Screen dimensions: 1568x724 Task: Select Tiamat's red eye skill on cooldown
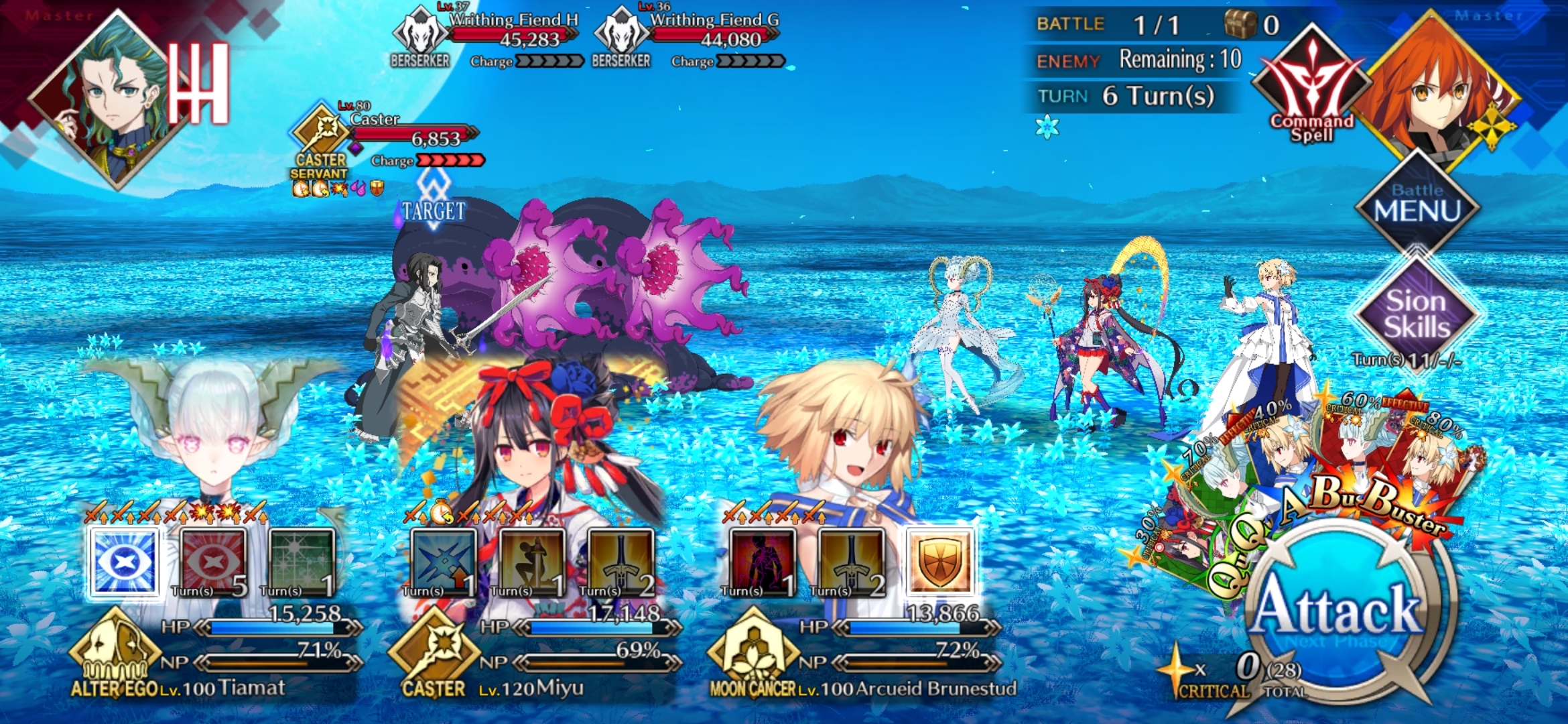[x=213, y=562]
